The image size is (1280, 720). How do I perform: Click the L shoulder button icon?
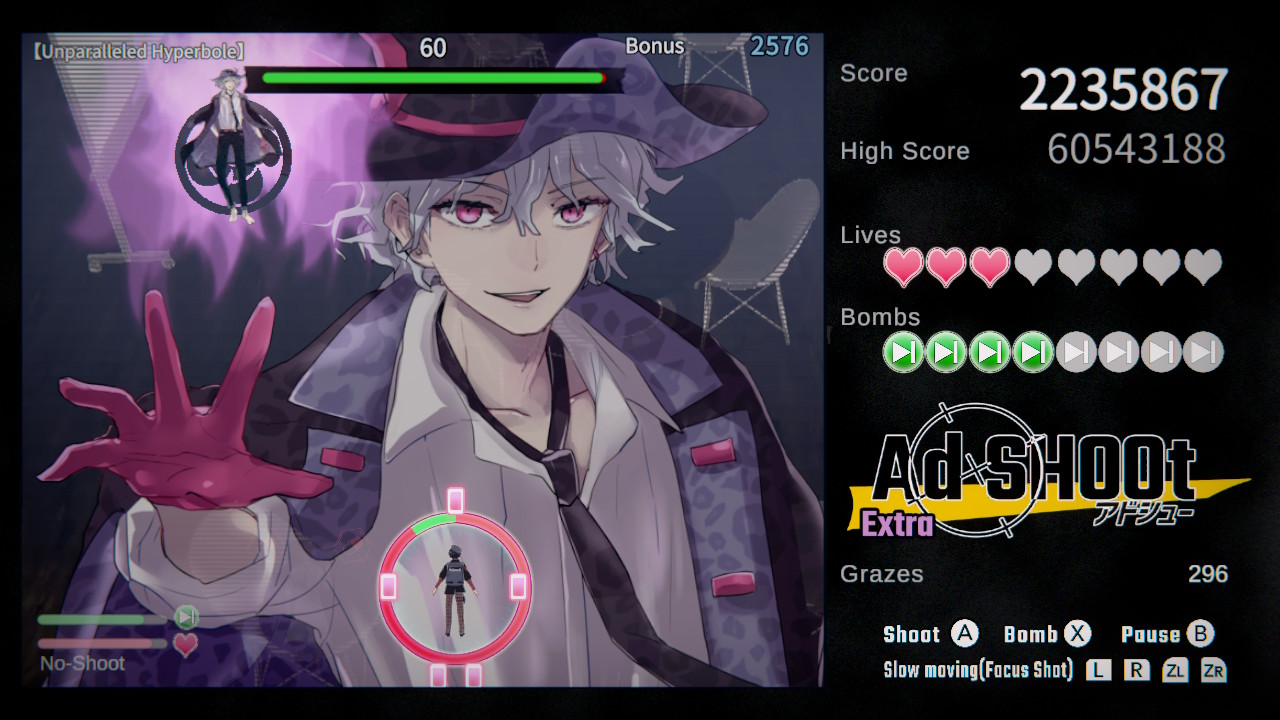(x=1097, y=670)
